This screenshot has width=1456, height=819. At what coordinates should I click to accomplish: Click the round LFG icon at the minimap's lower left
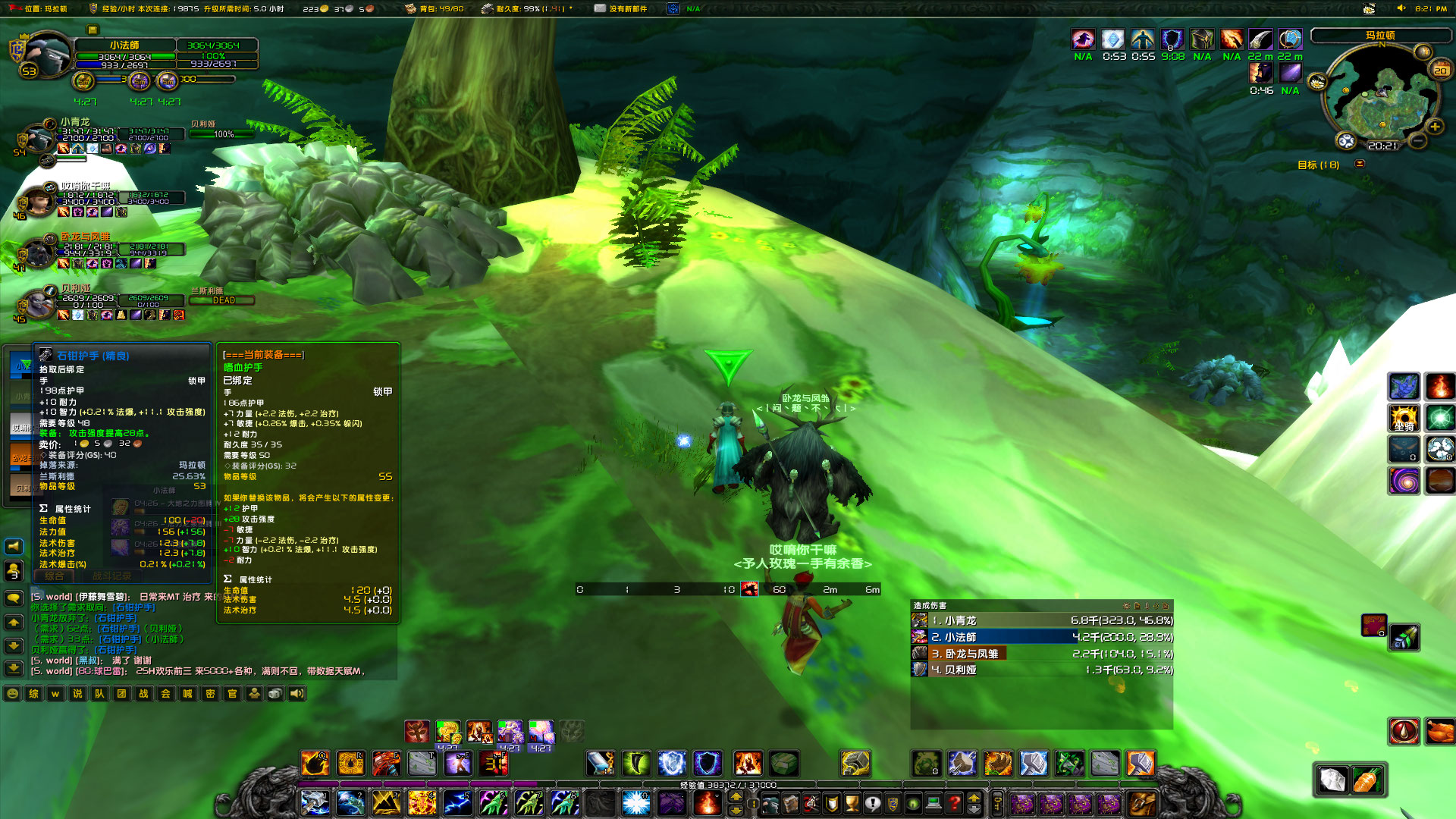(1345, 140)
